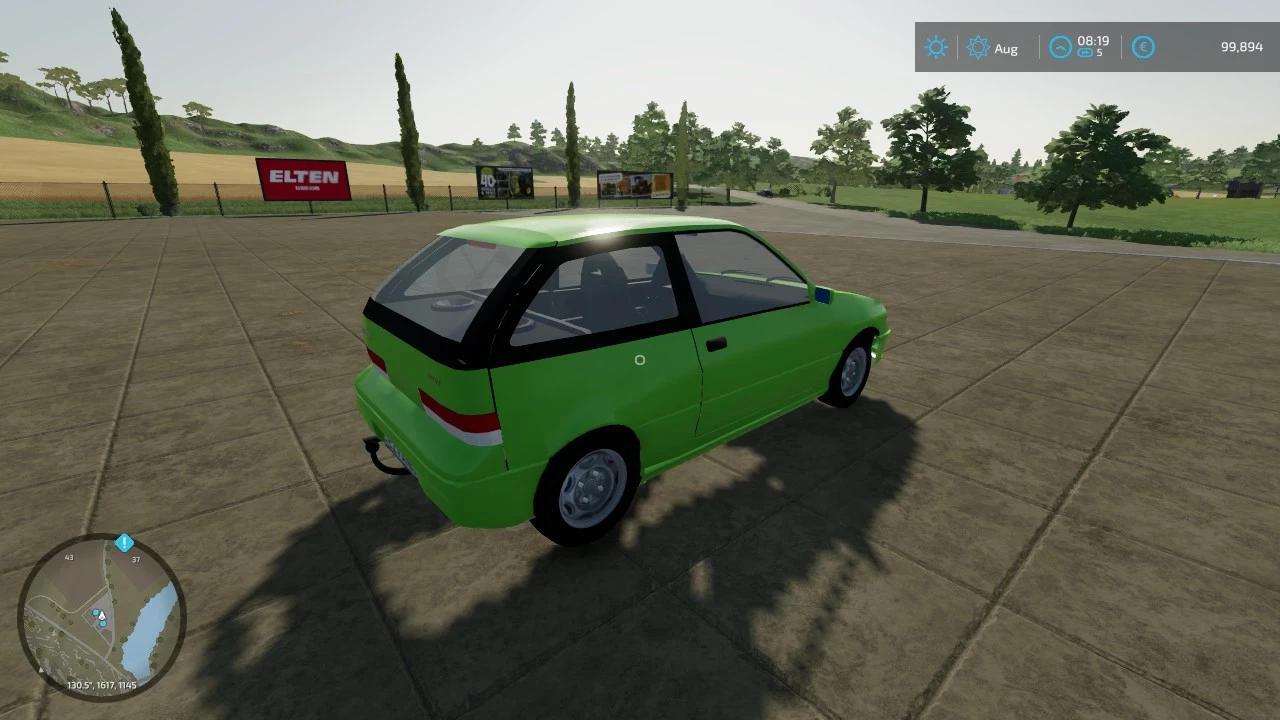Select the weather forecast icon beside Aug
Viewport: 1280px width, 720px height.
click(979, 47)
